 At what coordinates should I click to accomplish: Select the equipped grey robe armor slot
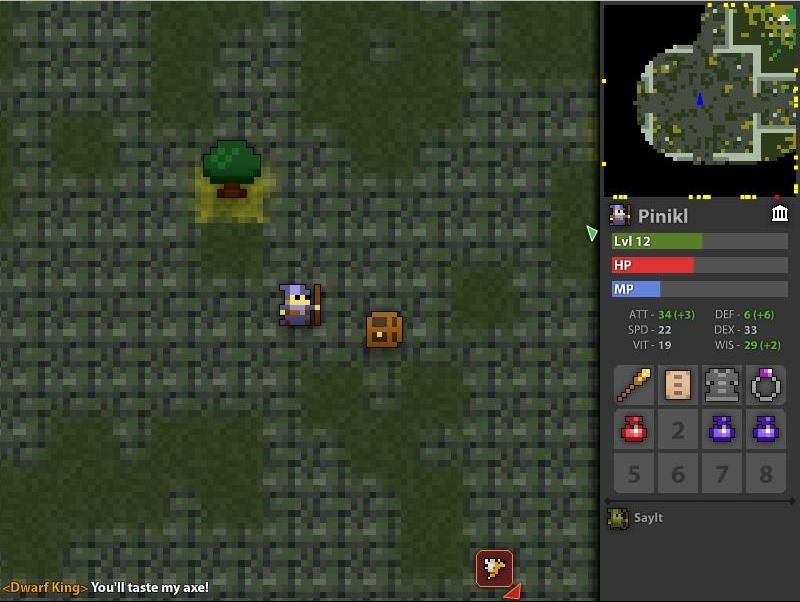(721, 385)
